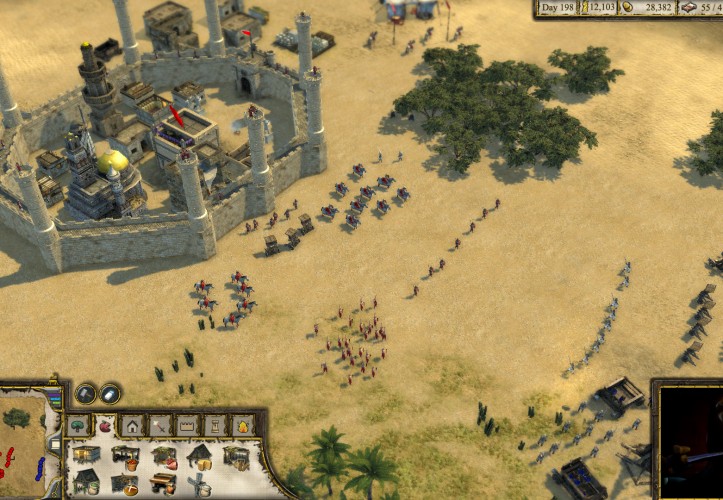The image size is (723, 500).
Task: Select the apple food building tab
Action: click(105, 426)
